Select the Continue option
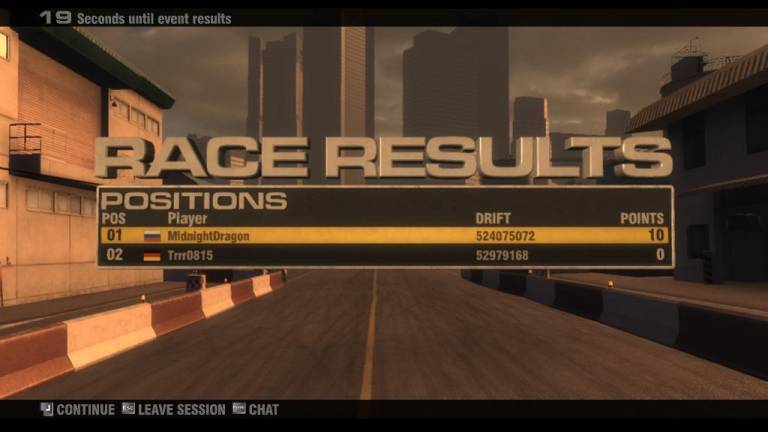Viewport: 768px width, 432px height. pyautogui.click(x=78, y=409)
